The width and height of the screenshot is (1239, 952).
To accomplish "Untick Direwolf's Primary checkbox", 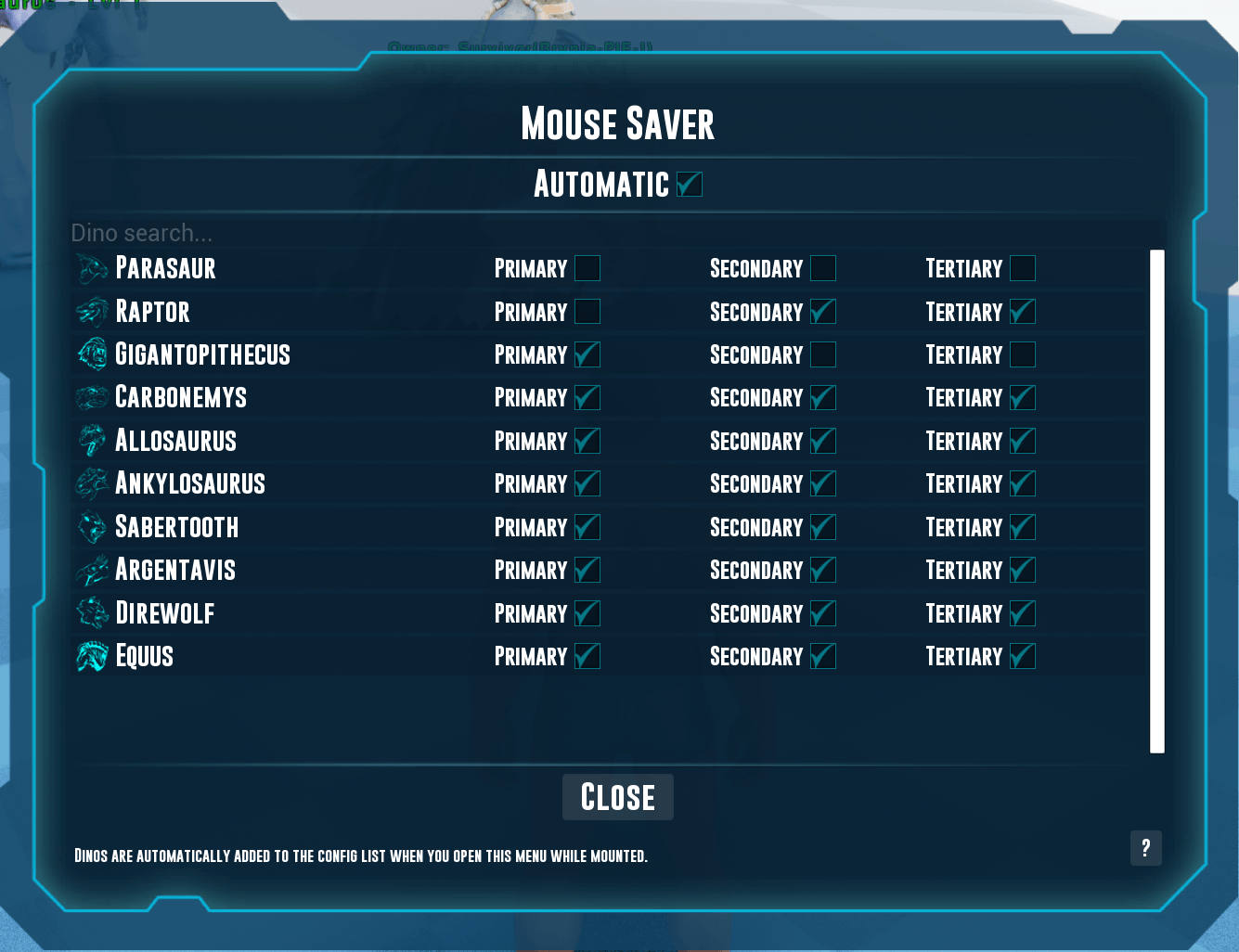I will (x=587, y=613).
